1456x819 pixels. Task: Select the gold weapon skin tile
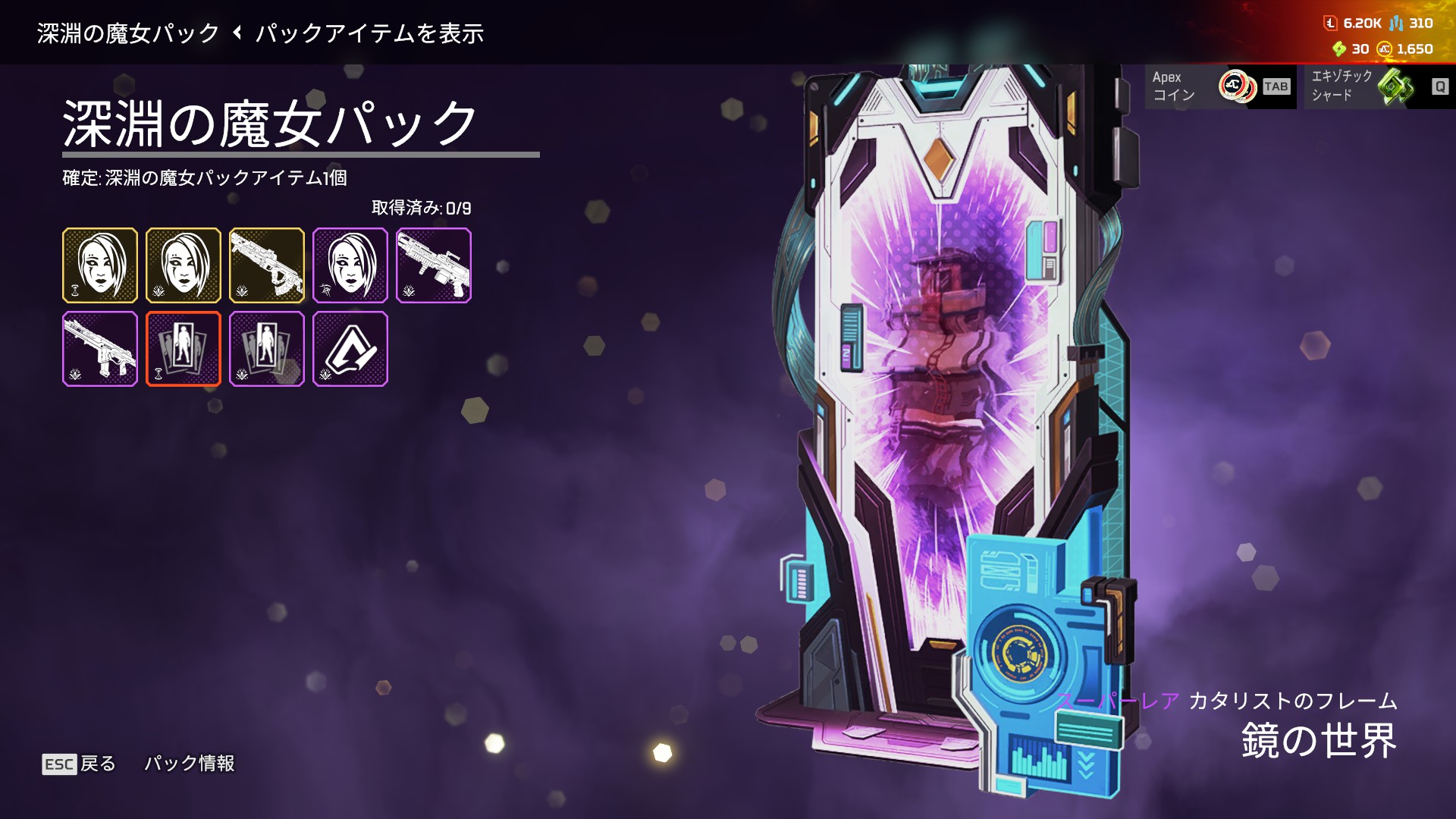click(x=266, y=265)
